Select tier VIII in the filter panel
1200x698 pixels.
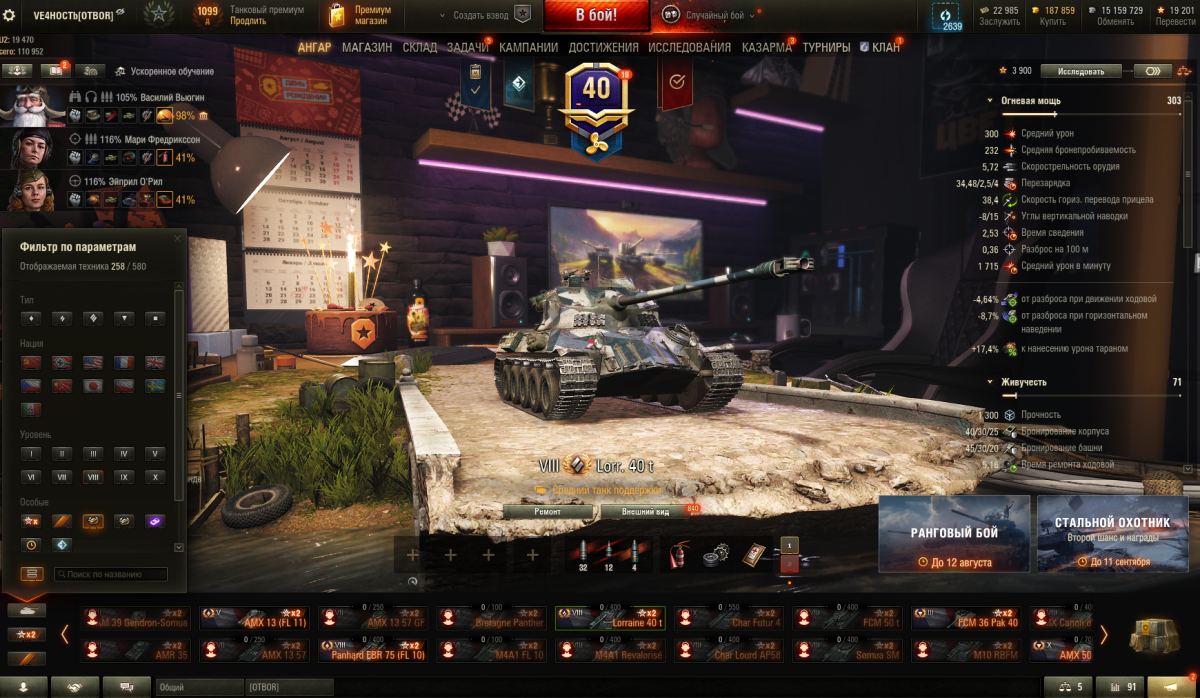pyautogui.click(x=92, y=477)
